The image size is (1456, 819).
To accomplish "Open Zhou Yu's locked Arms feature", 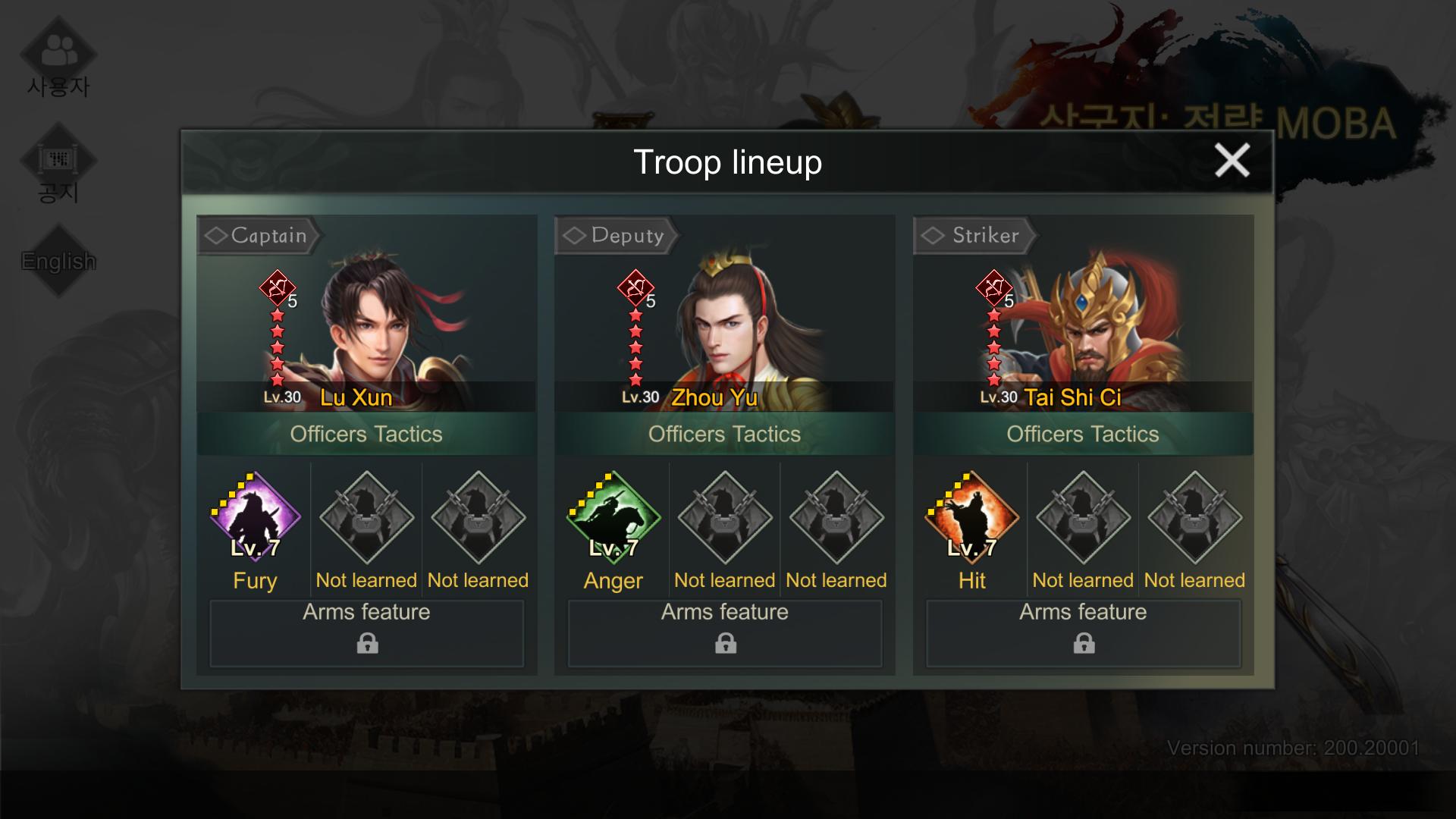I will 725,633.
